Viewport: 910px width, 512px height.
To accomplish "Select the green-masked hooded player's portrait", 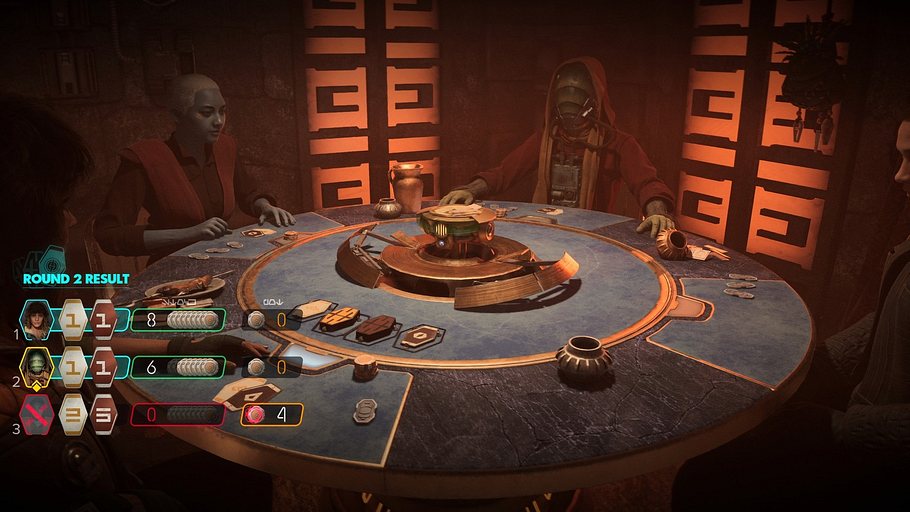I will point(37,367).
